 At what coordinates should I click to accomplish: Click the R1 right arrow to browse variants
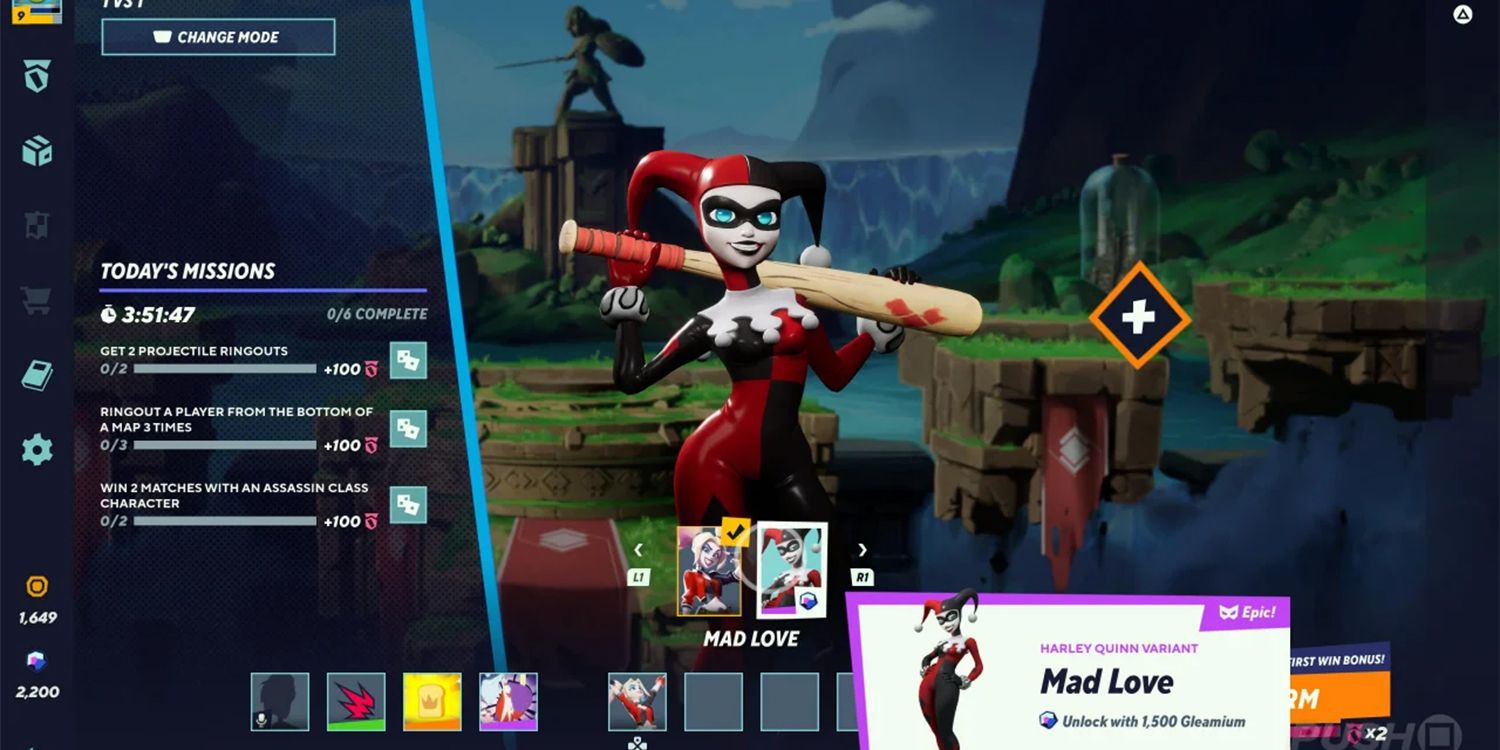[861, 550]
